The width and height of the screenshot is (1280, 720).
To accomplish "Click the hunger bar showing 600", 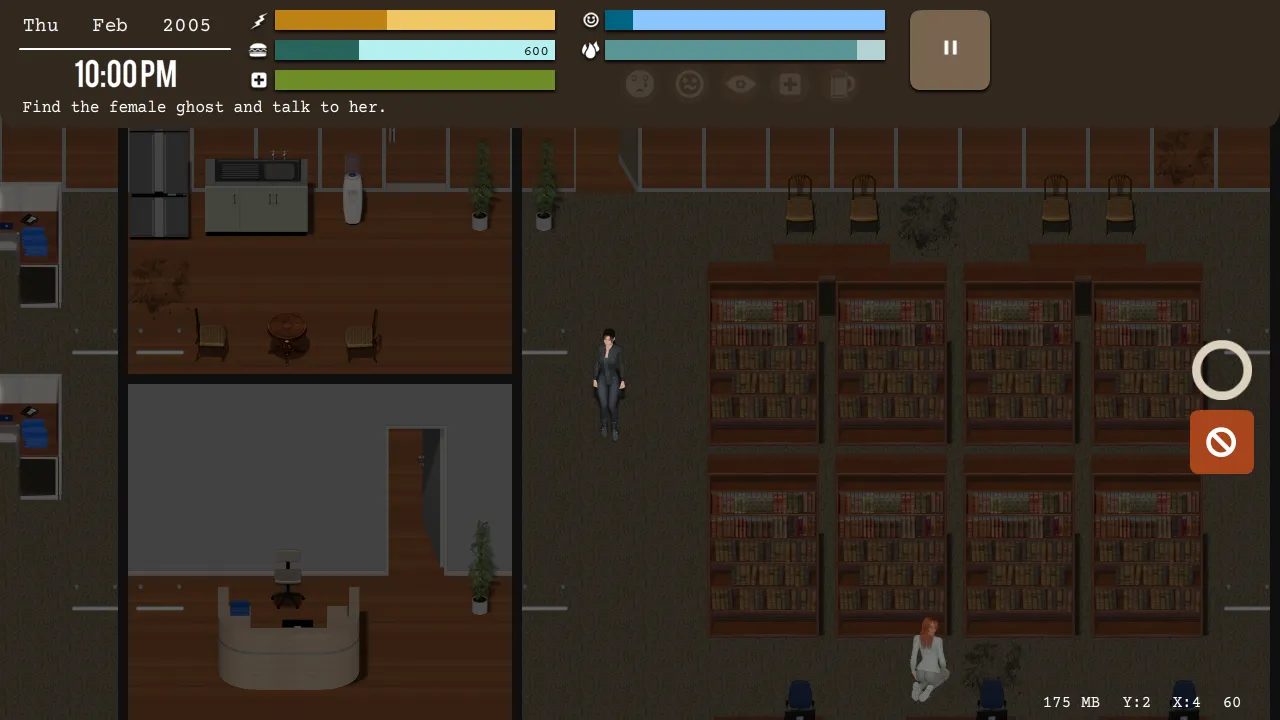I will (x=414, y=50).
